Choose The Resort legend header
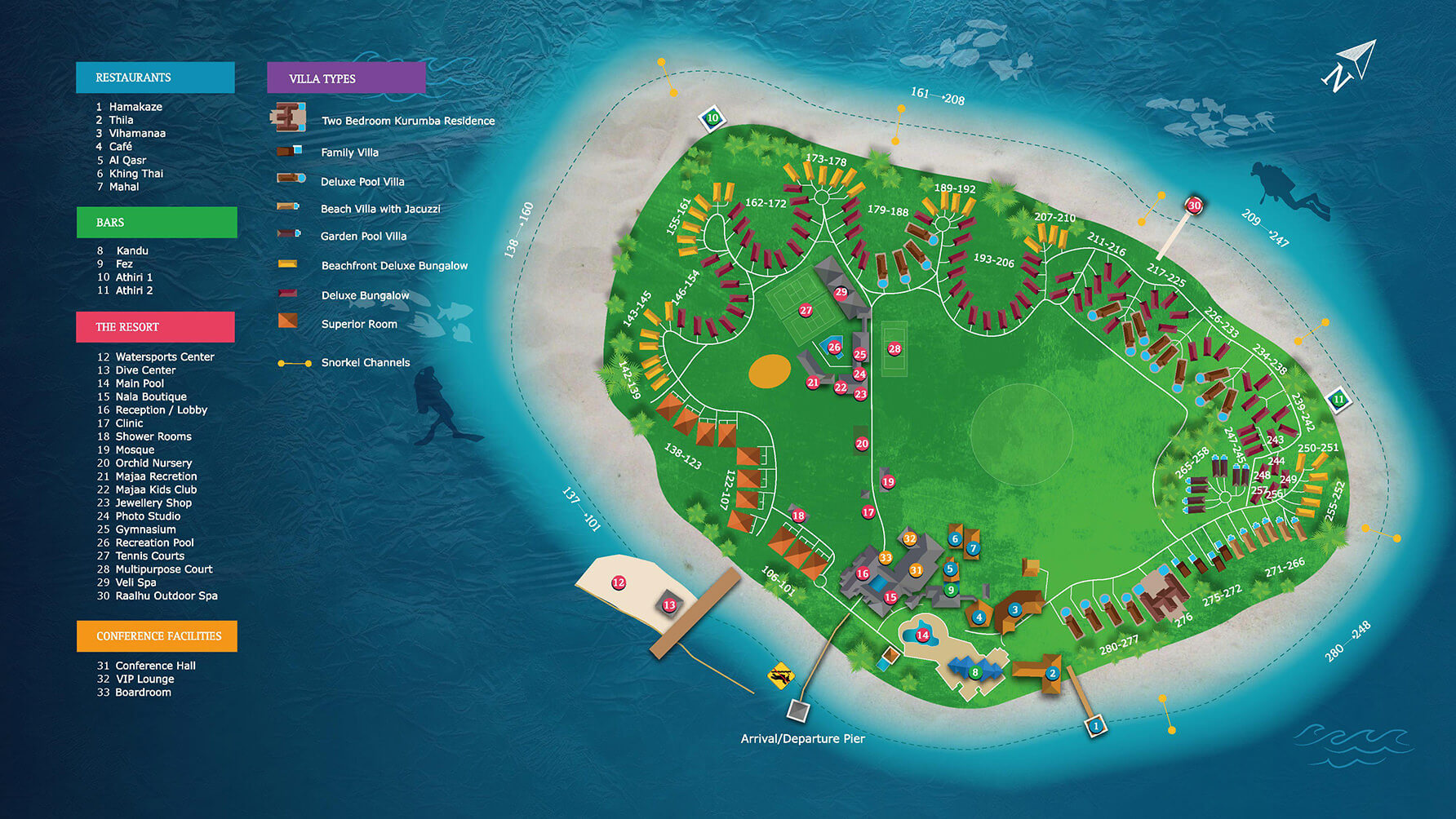1456x819 pixels. click(x=155, y=327)
